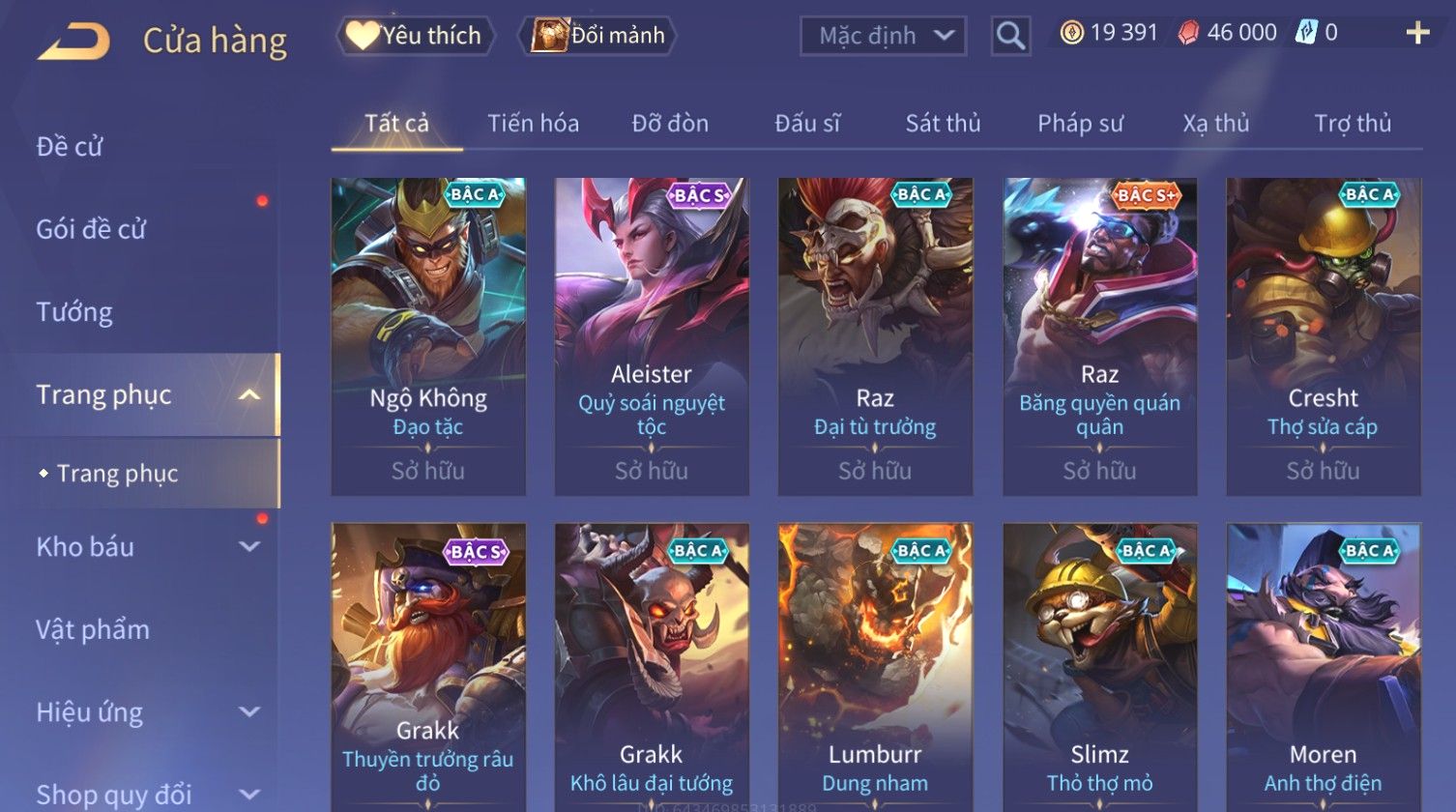This screenshot has height=812, width=1456.
Task: Switch to the Tiến hóa tab
Action: pos(533,124)
